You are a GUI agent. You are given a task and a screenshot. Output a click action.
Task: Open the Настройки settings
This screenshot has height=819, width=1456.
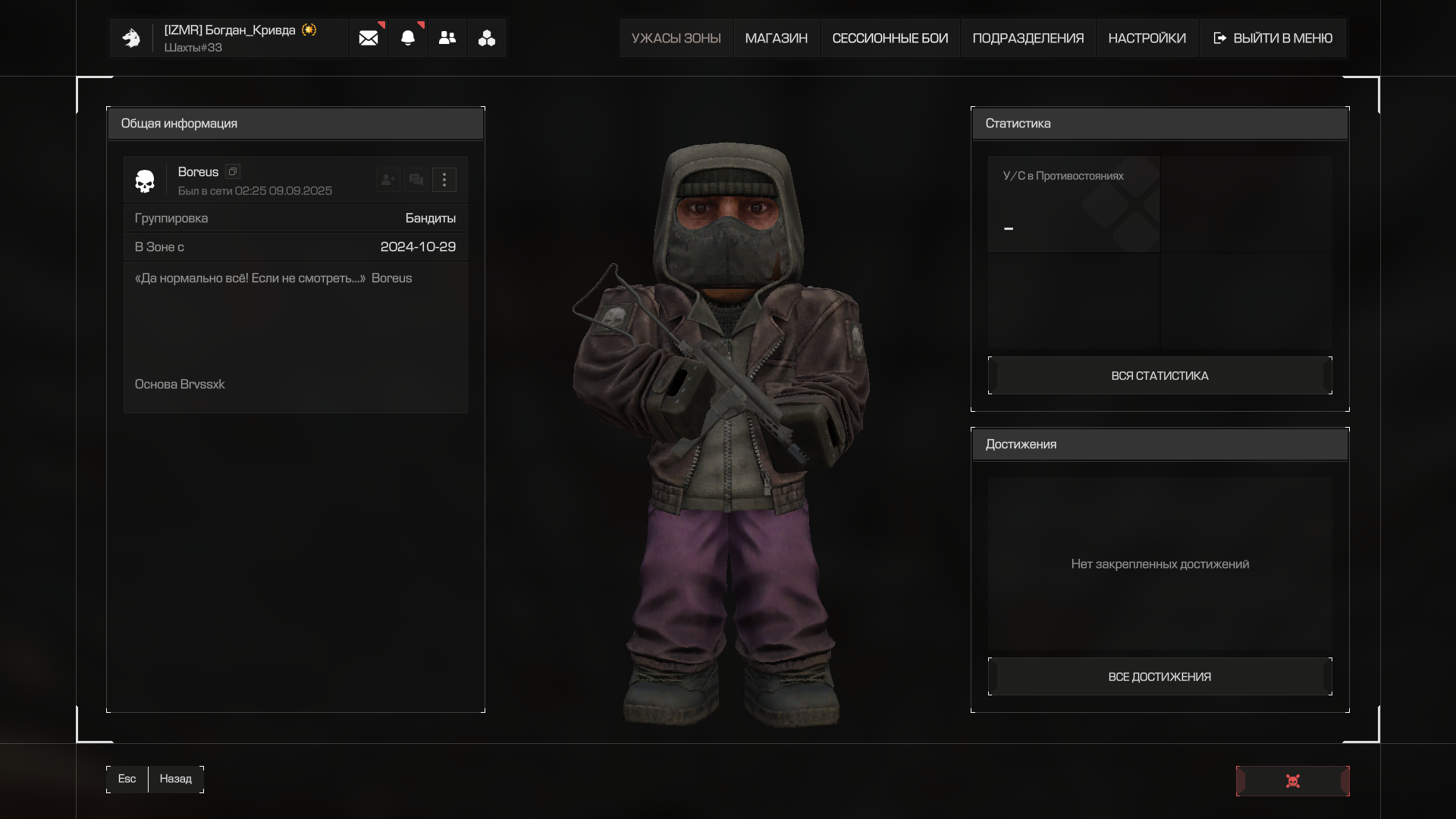coord(1147,38)
